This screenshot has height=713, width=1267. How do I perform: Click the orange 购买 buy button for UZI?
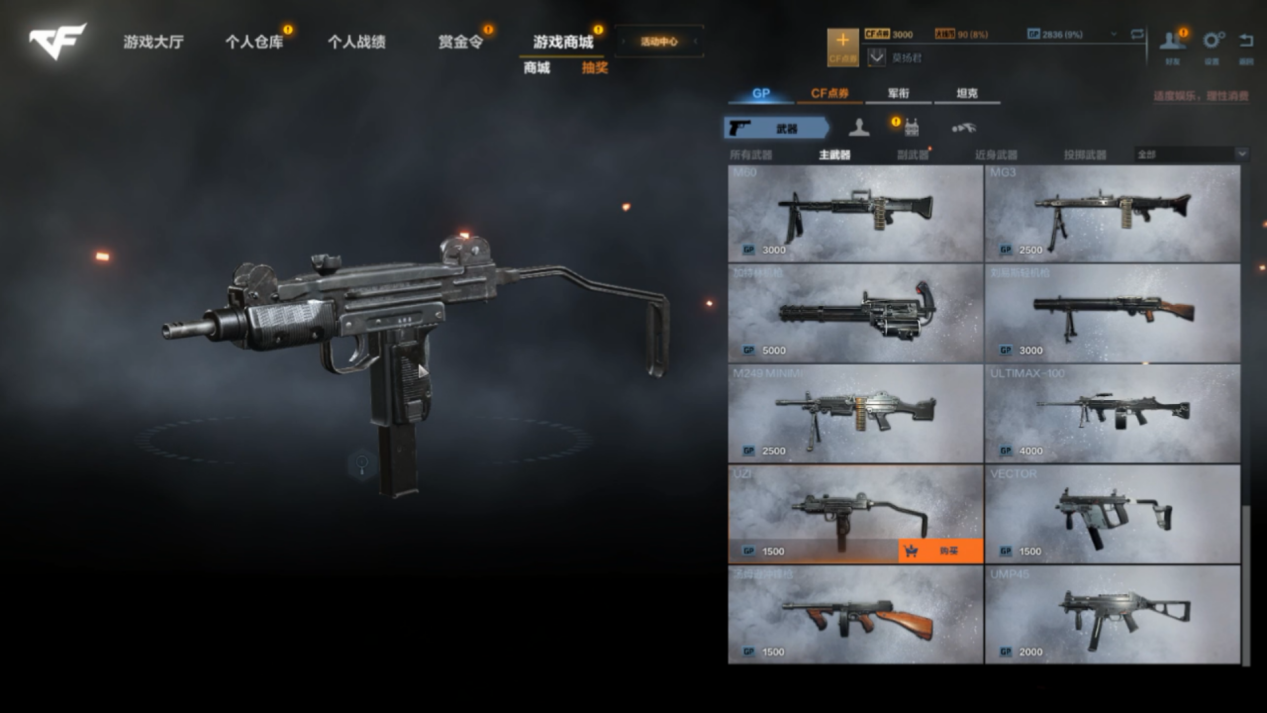(940, 551)
